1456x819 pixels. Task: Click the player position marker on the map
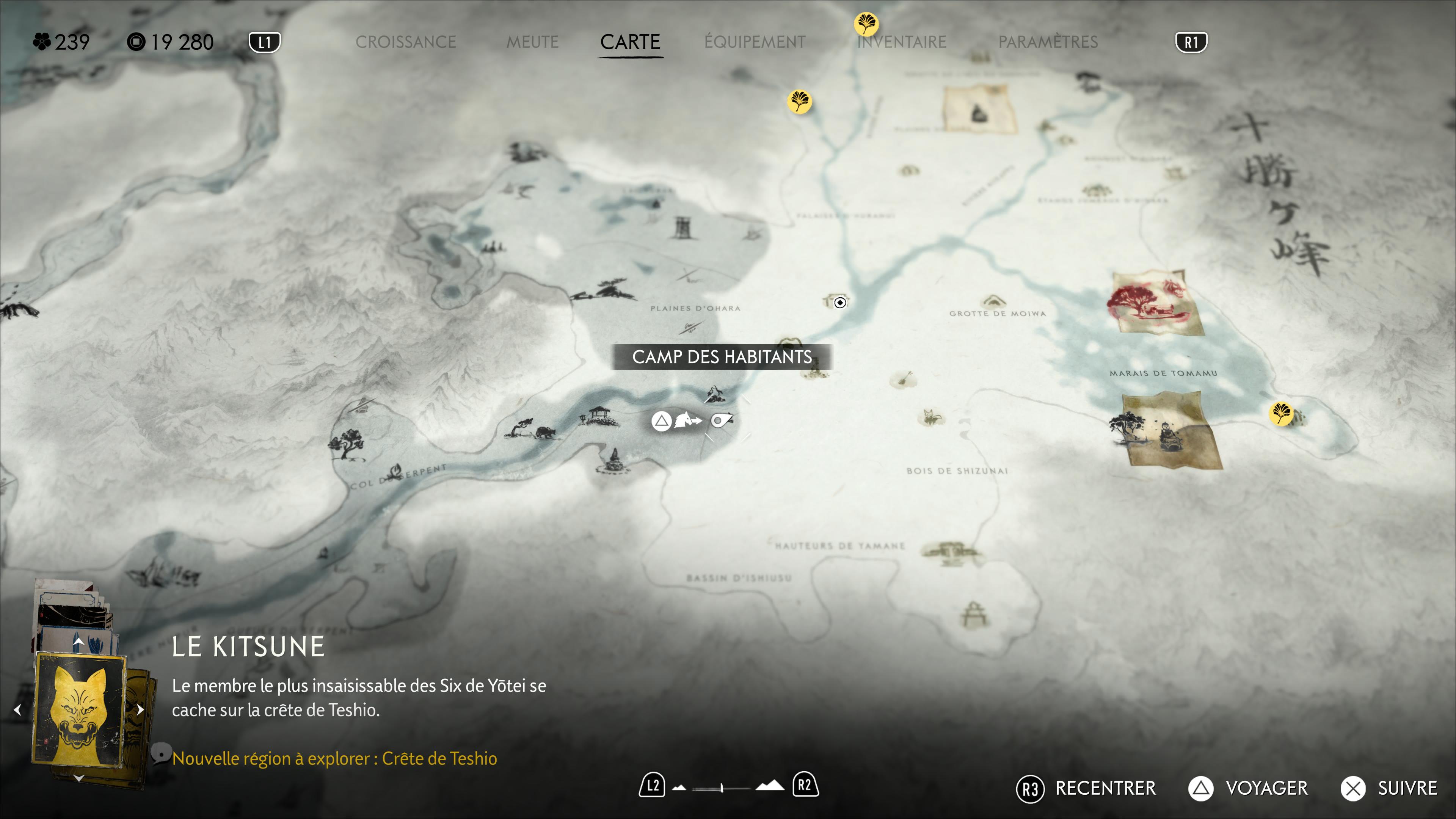point(840,303)
